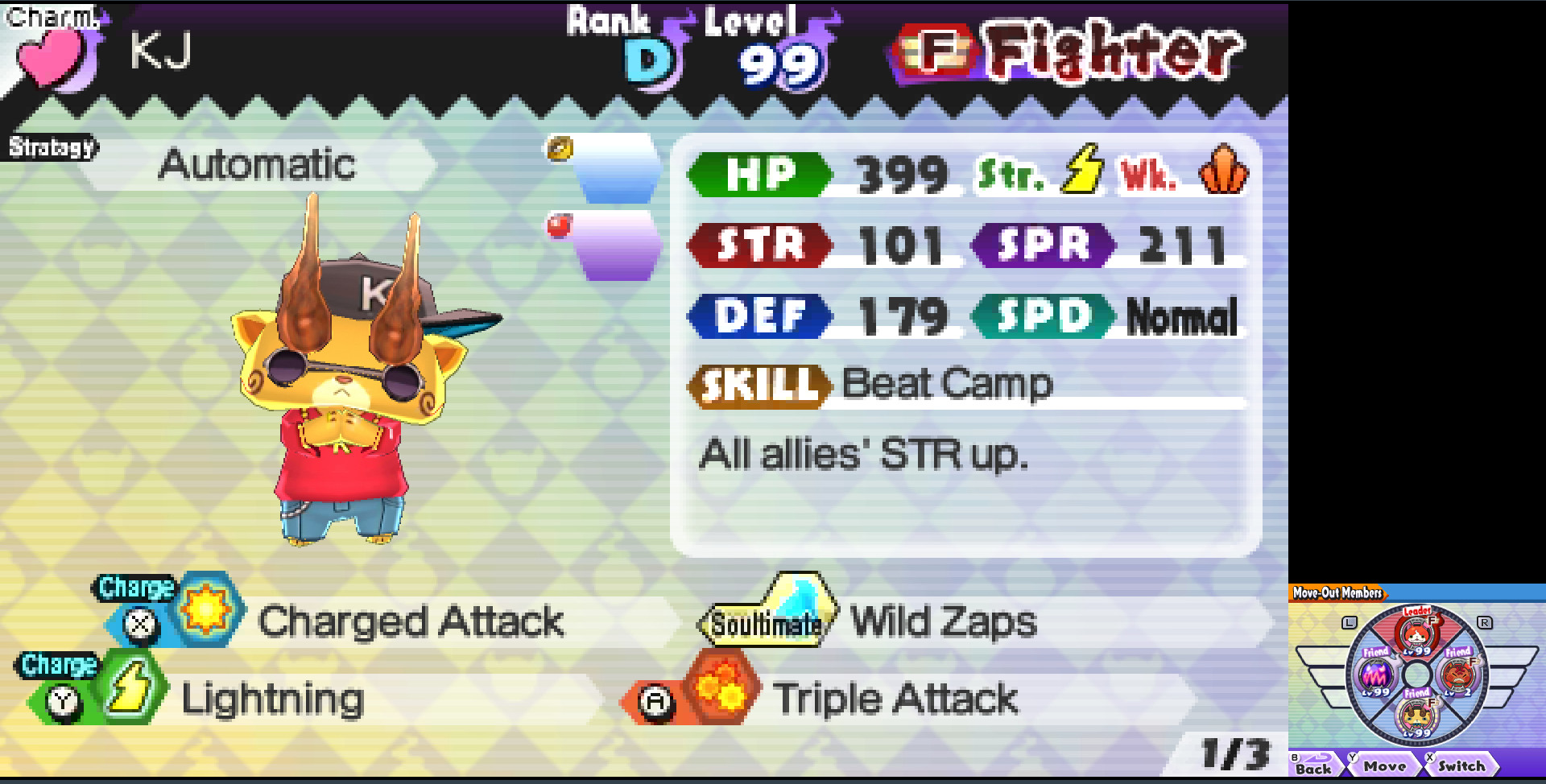Click the Lightning technique bolt icon
The image size is (1546, 784).
[131, 688]
